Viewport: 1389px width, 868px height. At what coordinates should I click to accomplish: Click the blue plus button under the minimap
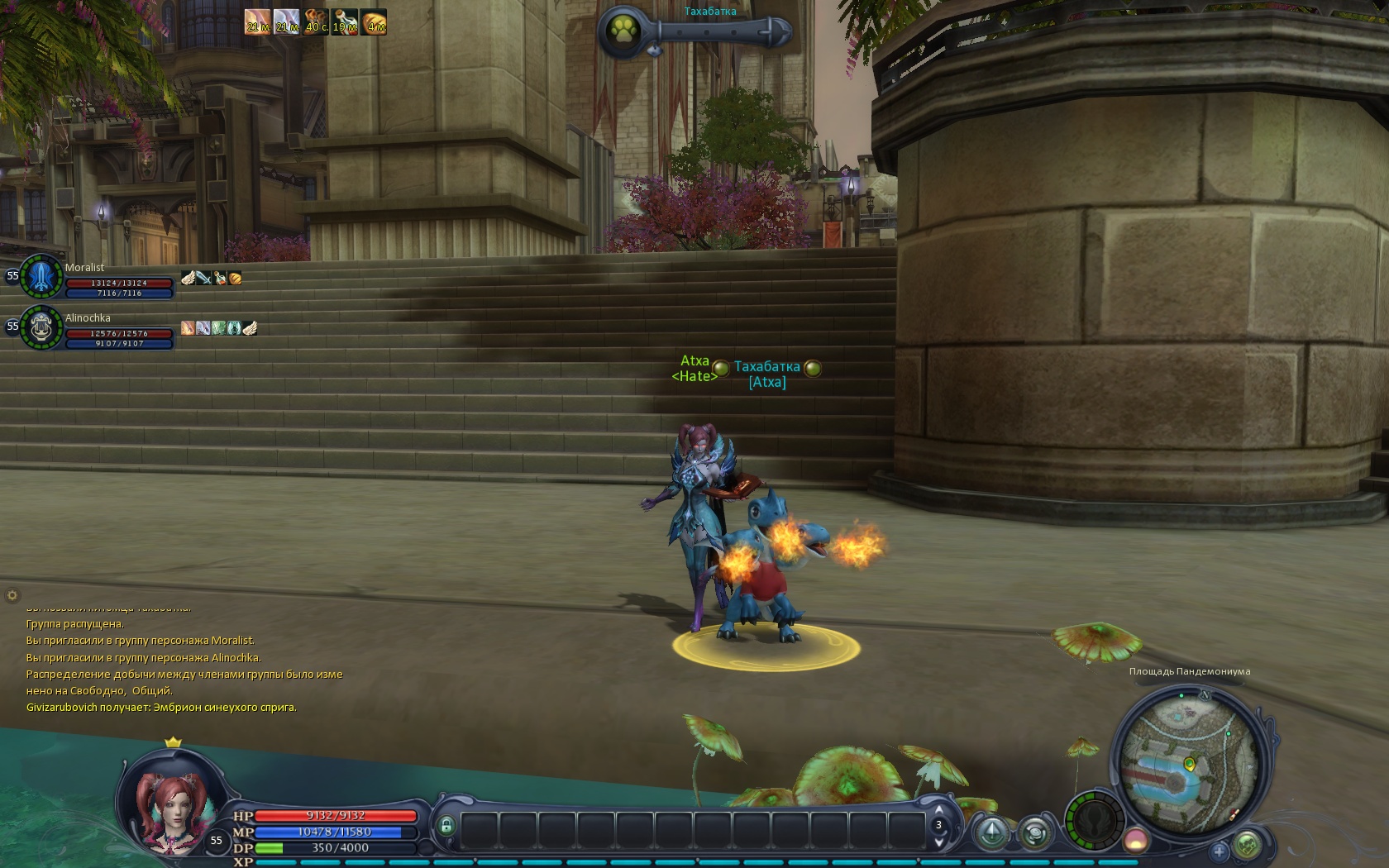1219,851
